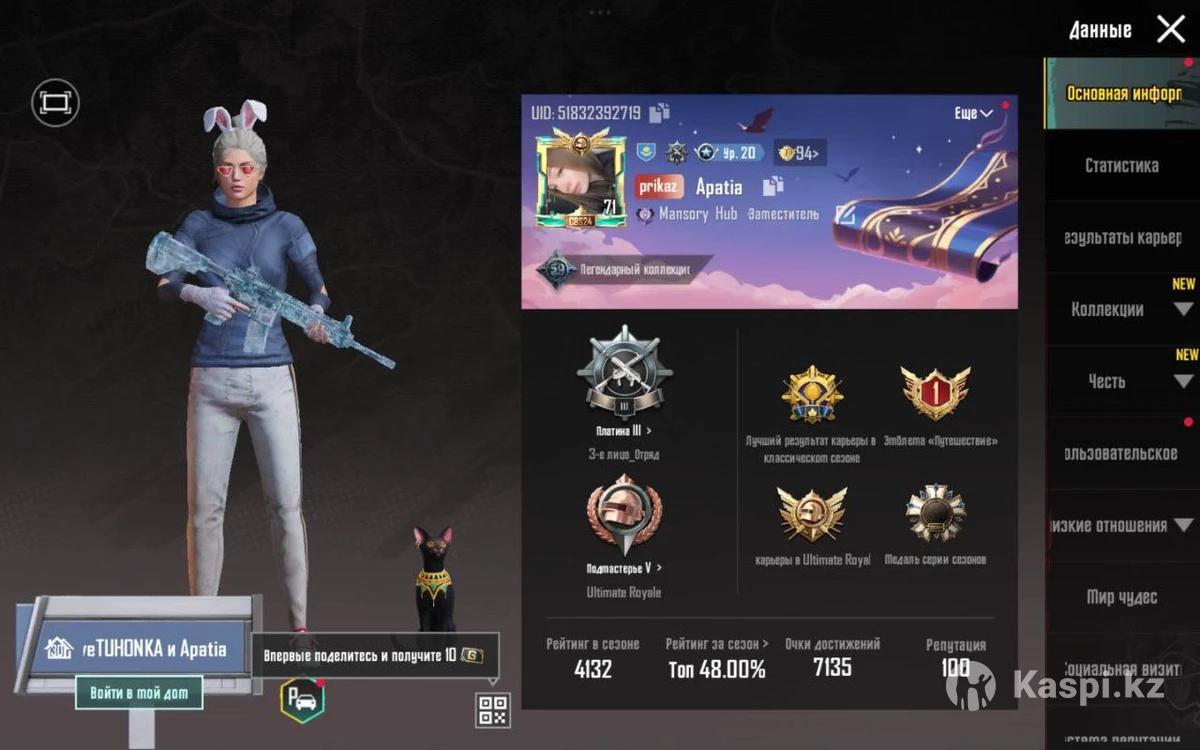The width and height of the screenshot is (1200, 750).
Task: Open the QR code icon
Action: [x=494, y=710]
